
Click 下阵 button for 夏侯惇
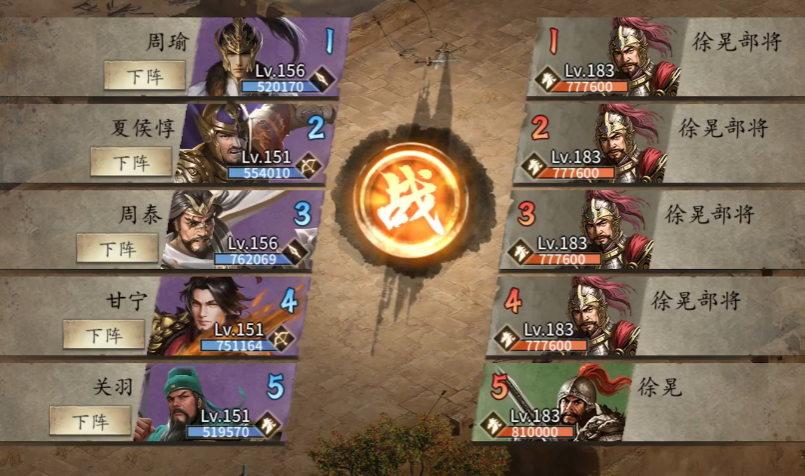(131, 161)
